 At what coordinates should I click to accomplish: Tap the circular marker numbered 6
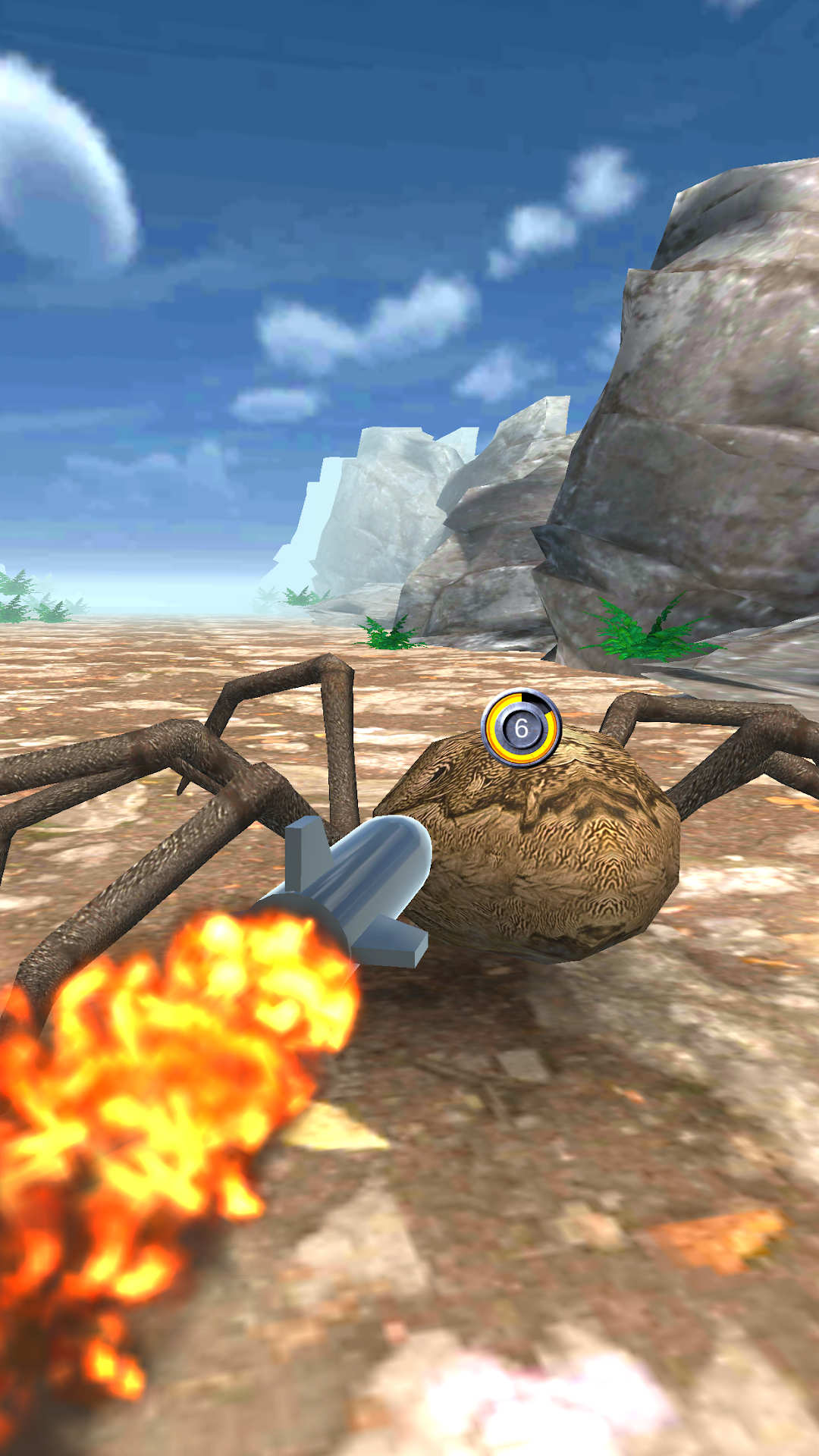click(521, 728)
